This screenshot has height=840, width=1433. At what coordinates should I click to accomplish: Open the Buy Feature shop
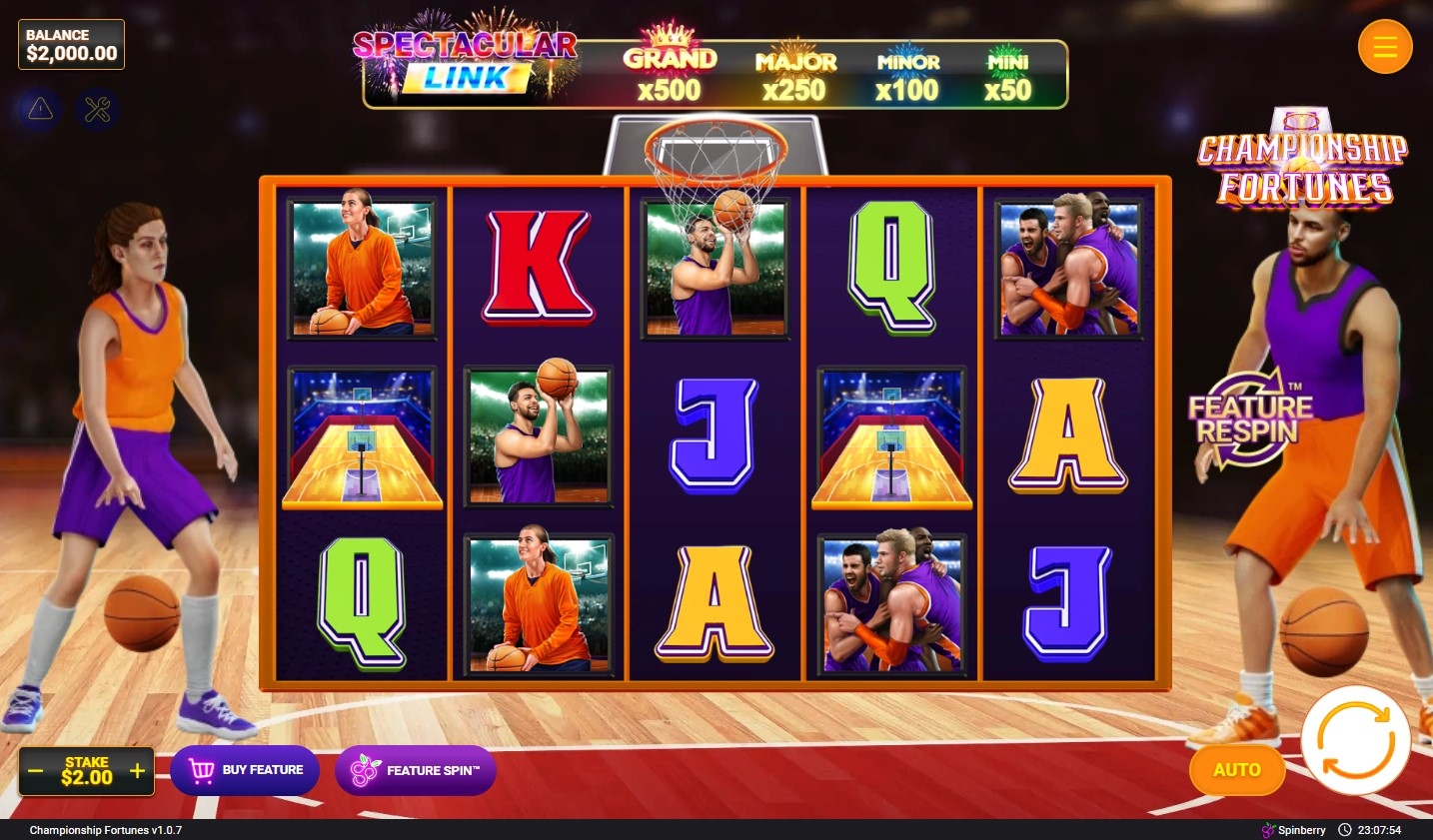(245, 770)
